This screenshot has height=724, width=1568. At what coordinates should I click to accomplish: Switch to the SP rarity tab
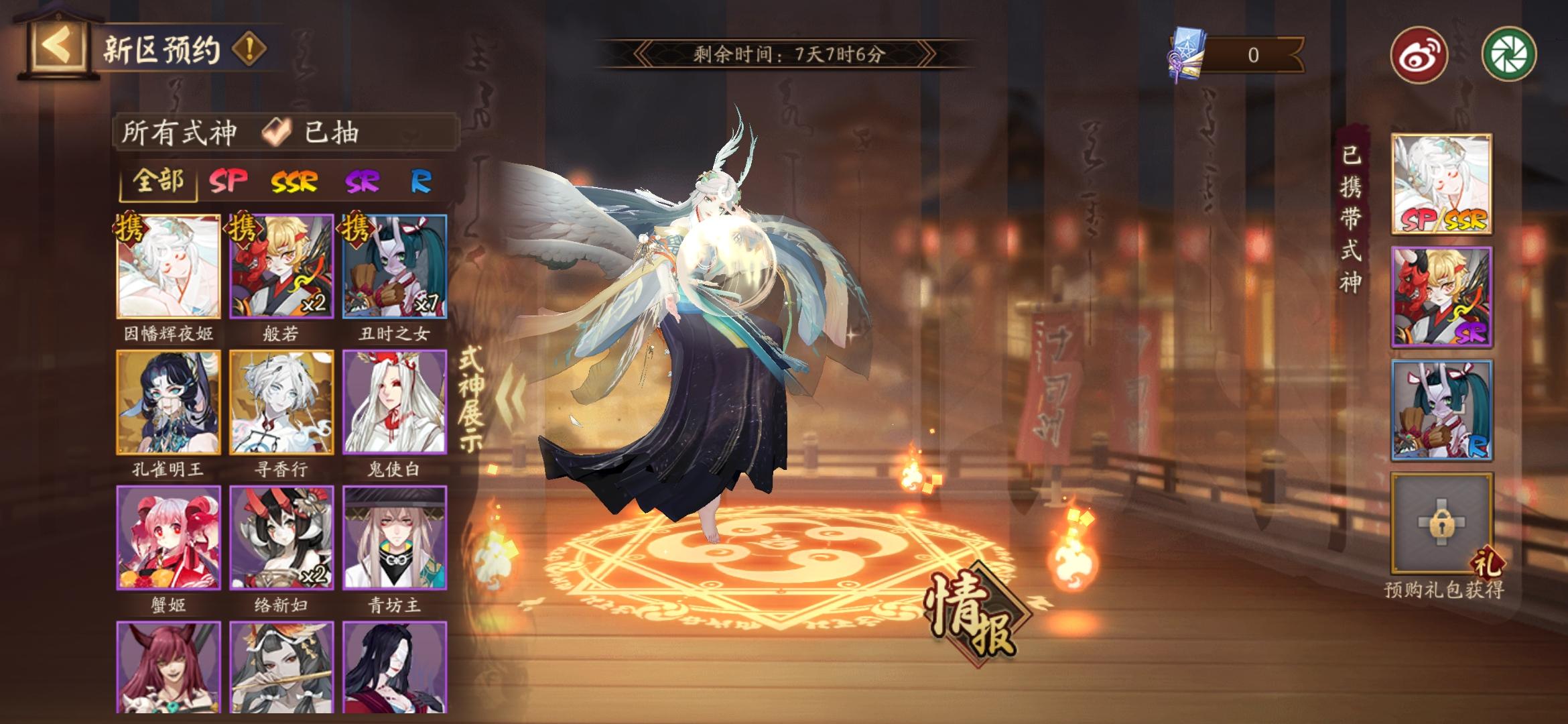click(228, 181)
